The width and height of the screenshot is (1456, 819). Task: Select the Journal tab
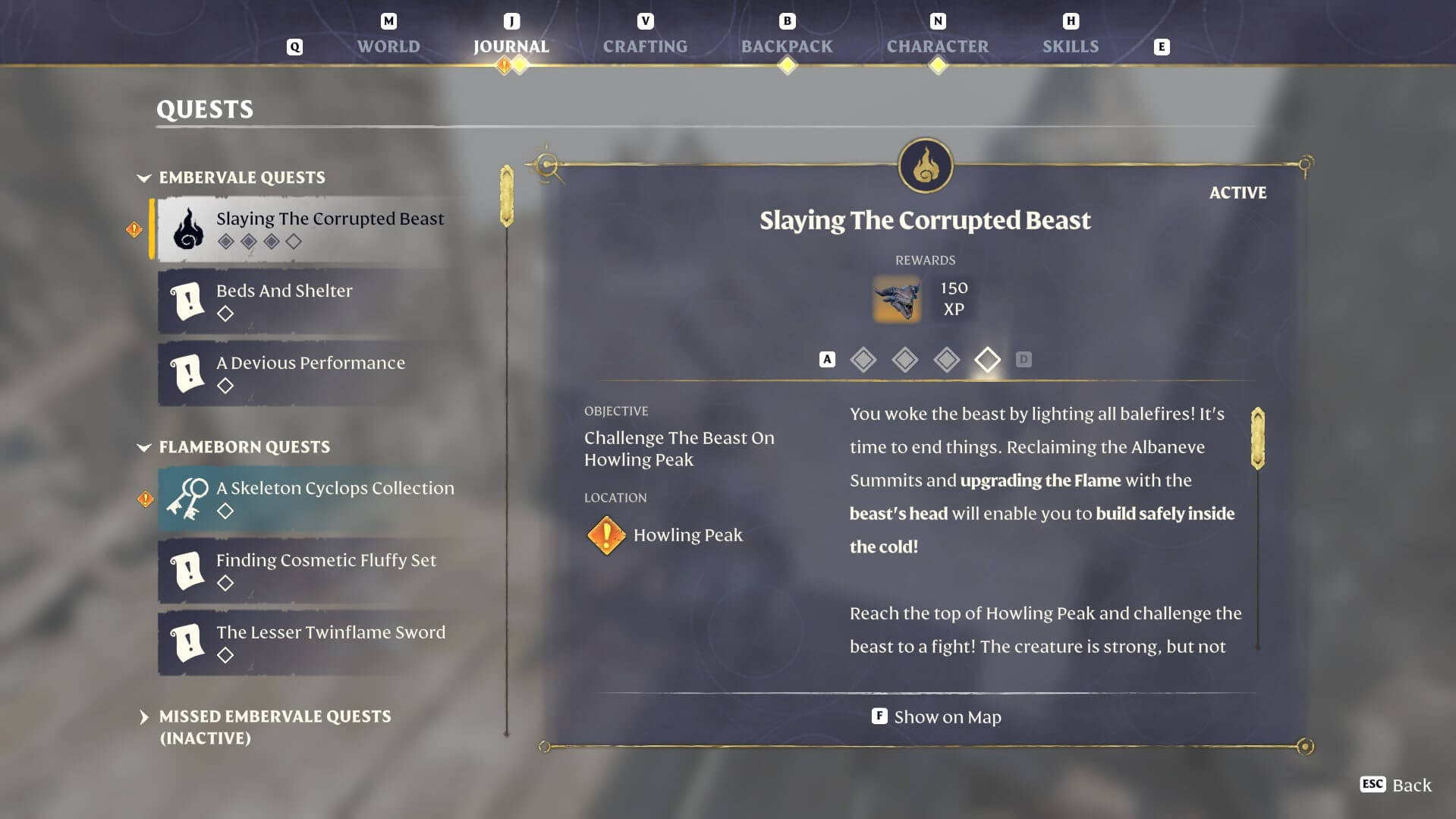[511, 46]
